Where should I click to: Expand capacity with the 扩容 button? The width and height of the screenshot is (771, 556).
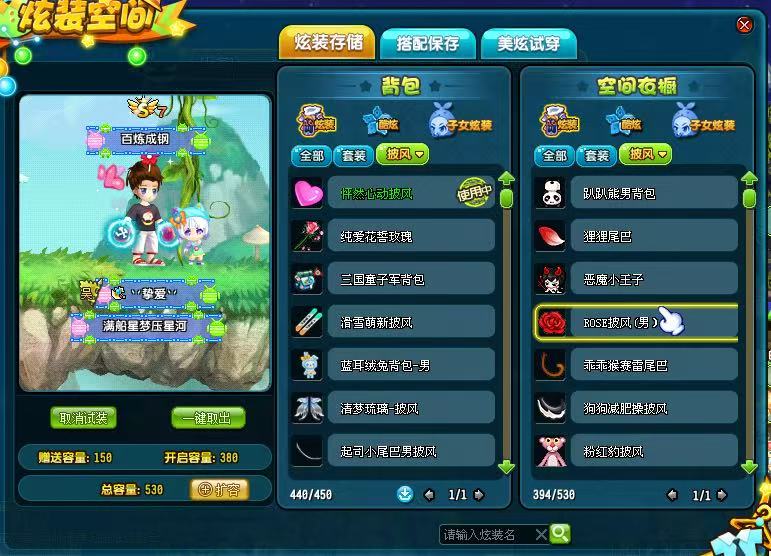[218, 489]
